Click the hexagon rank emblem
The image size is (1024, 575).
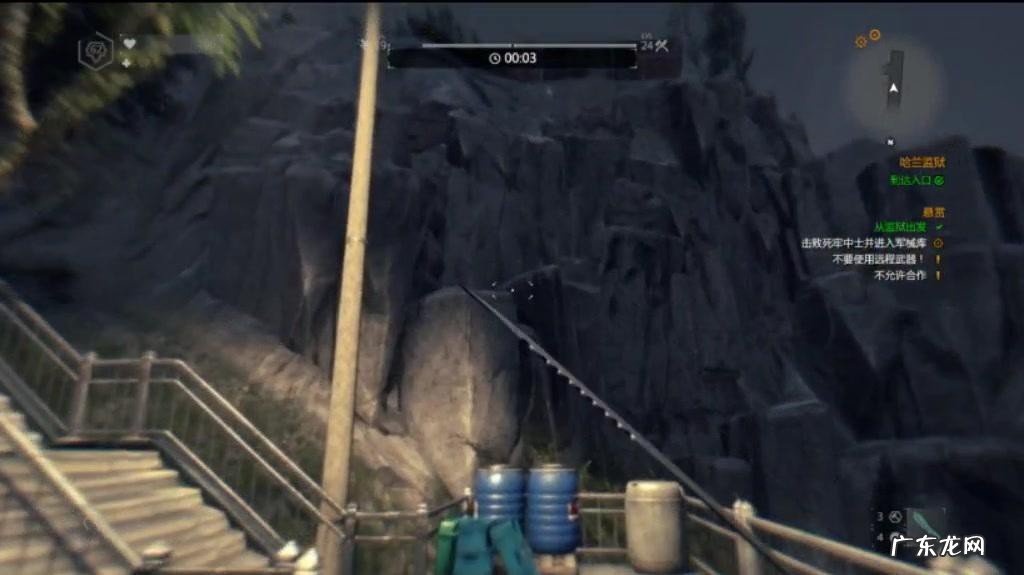click(96, 51)
